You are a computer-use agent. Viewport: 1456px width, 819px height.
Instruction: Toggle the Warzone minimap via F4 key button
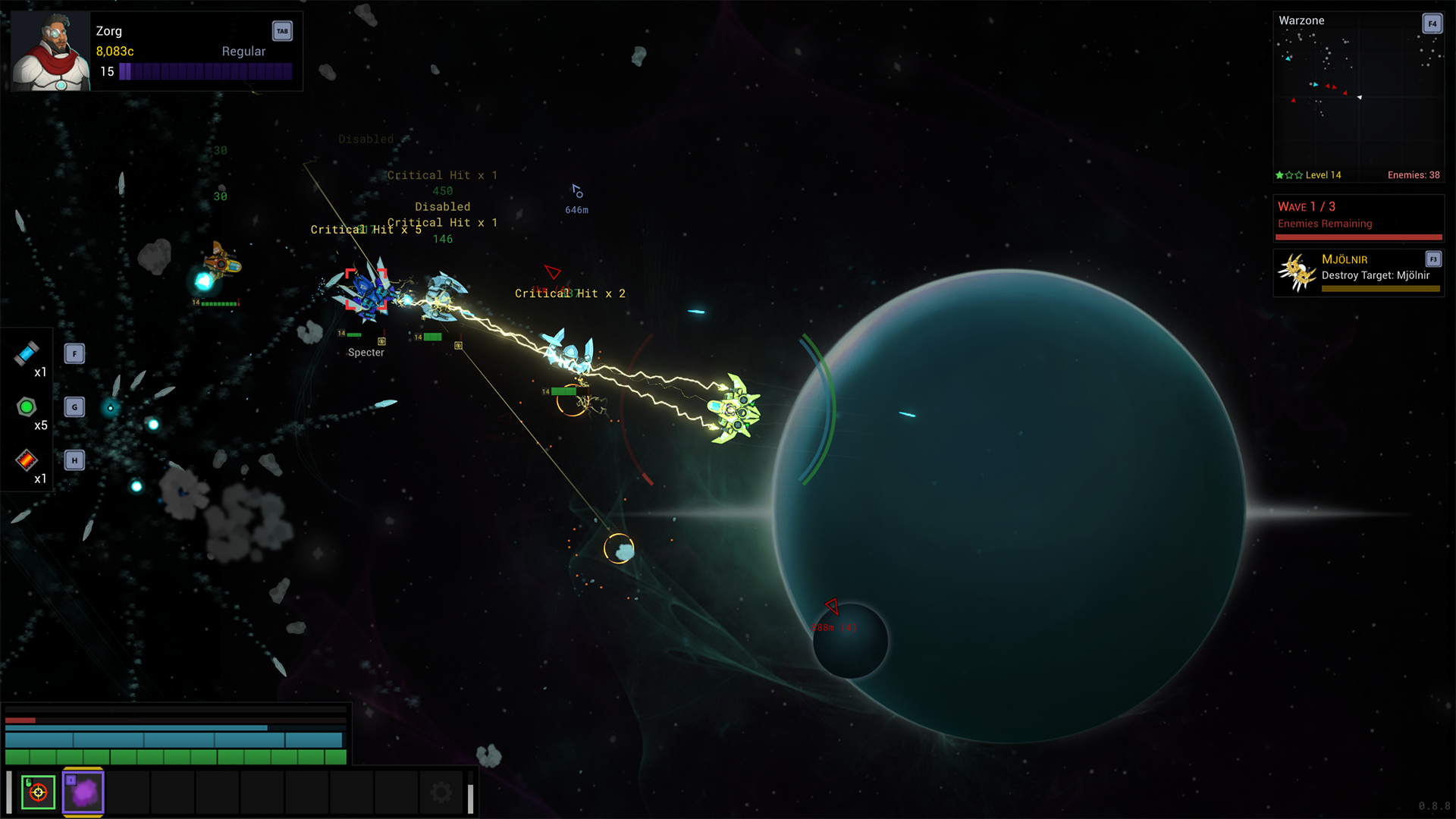(1432, 24)
